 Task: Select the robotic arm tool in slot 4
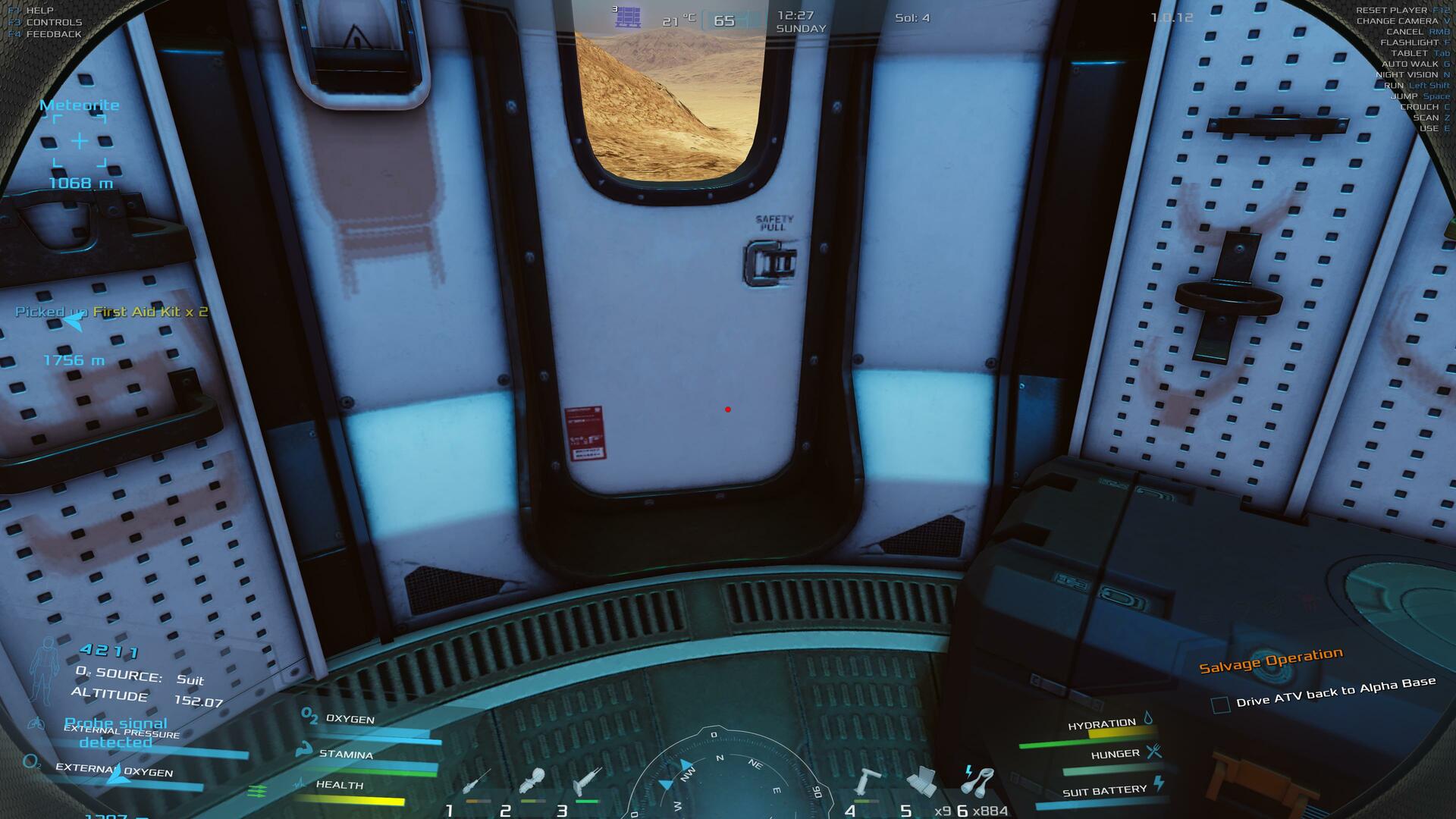867,781
